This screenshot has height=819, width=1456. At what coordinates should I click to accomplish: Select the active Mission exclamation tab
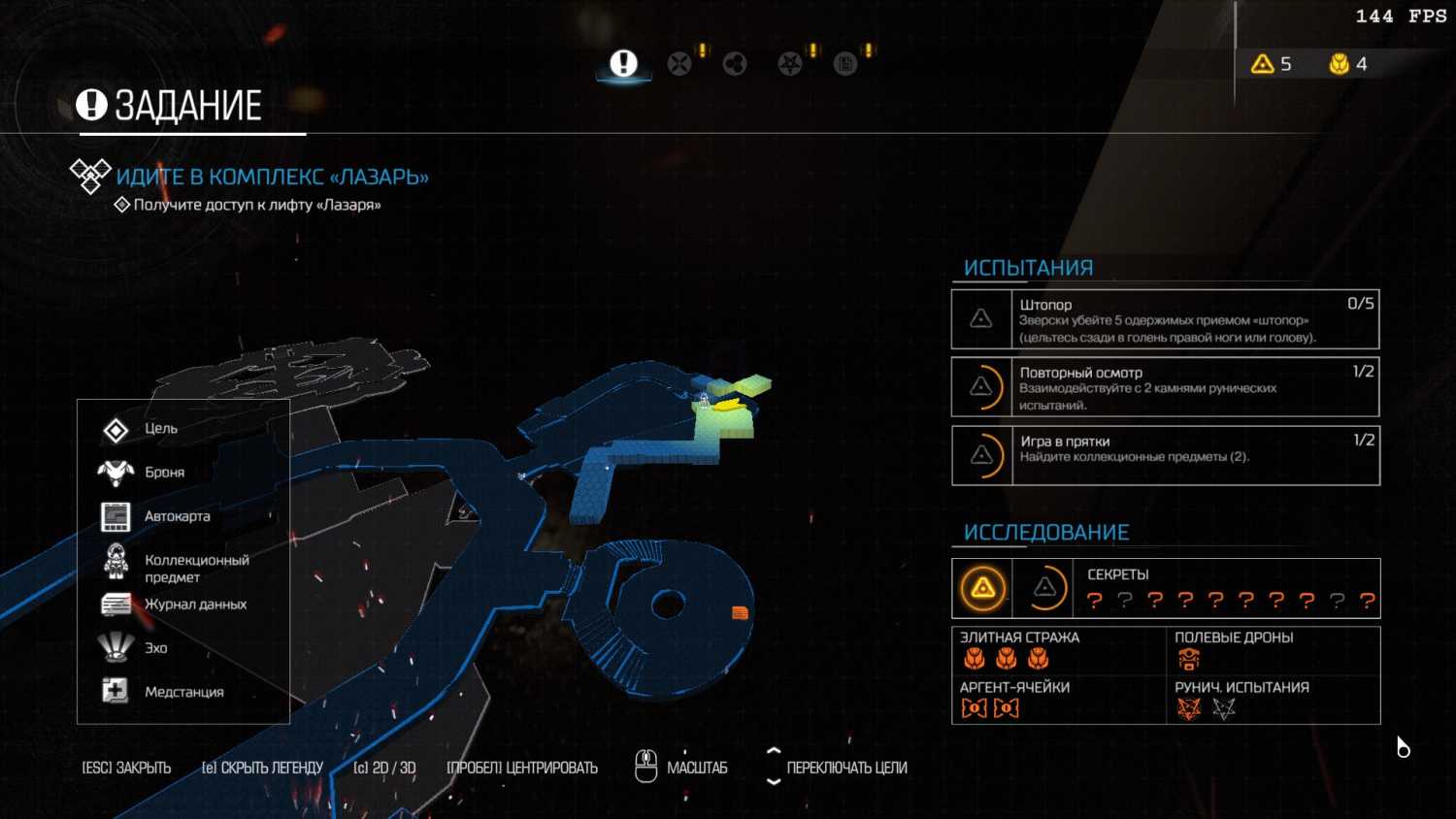pyautogui.click(x=623, y=64)
